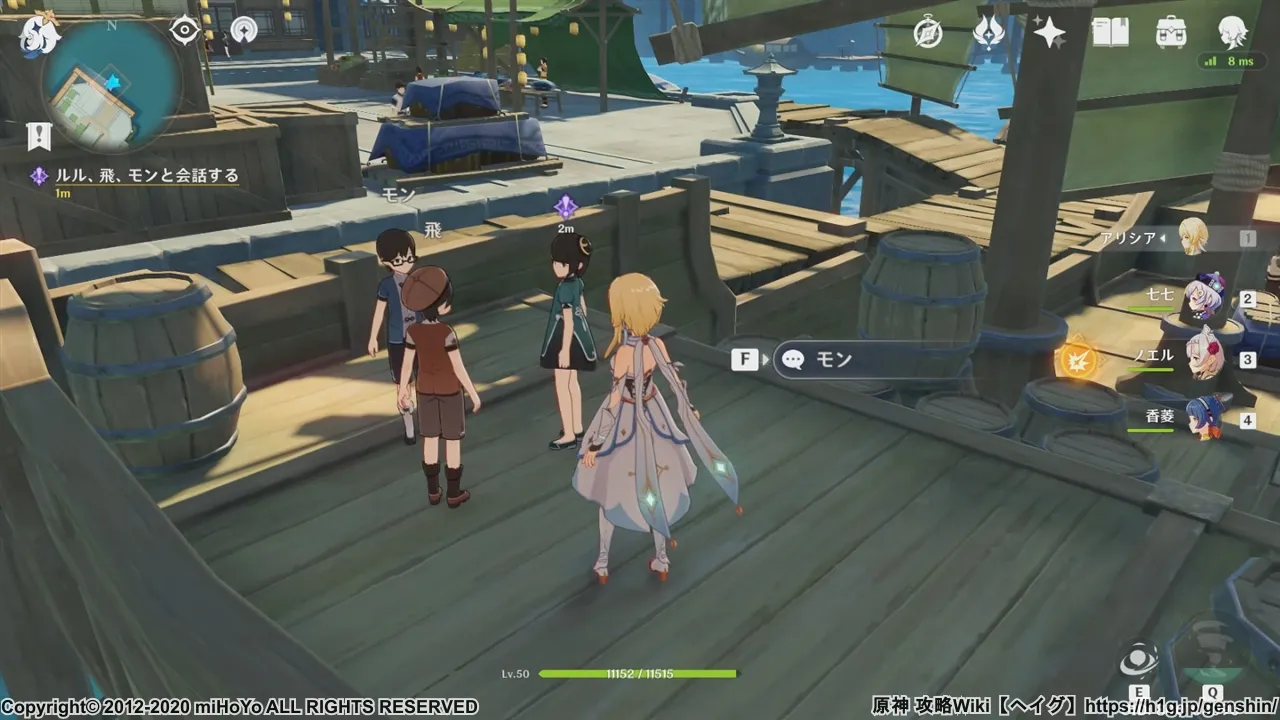The height and width of the screenshot is (720, 1280).
Task: Switch to party member ノエル
Action: tap(1203, 360)
